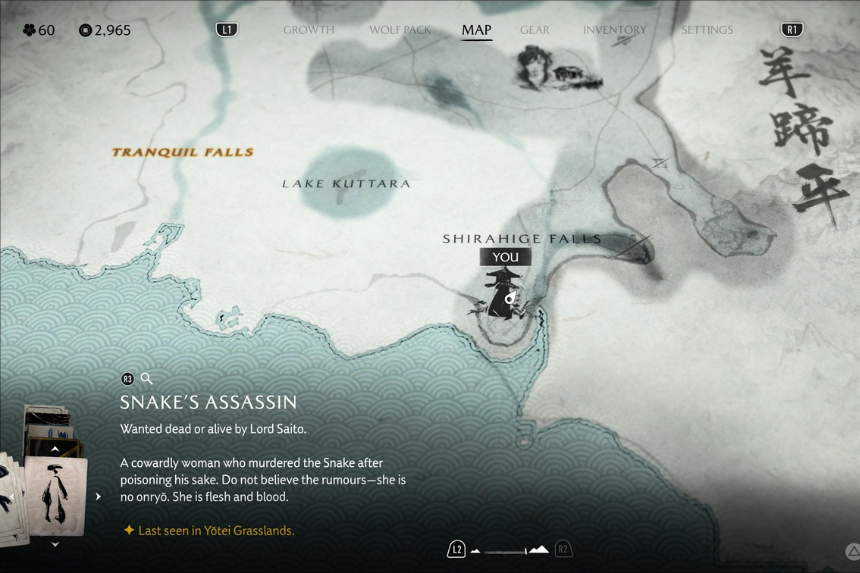Click the down arrow below the card
This screenshot has width=860, height=573.
point(55,544)
